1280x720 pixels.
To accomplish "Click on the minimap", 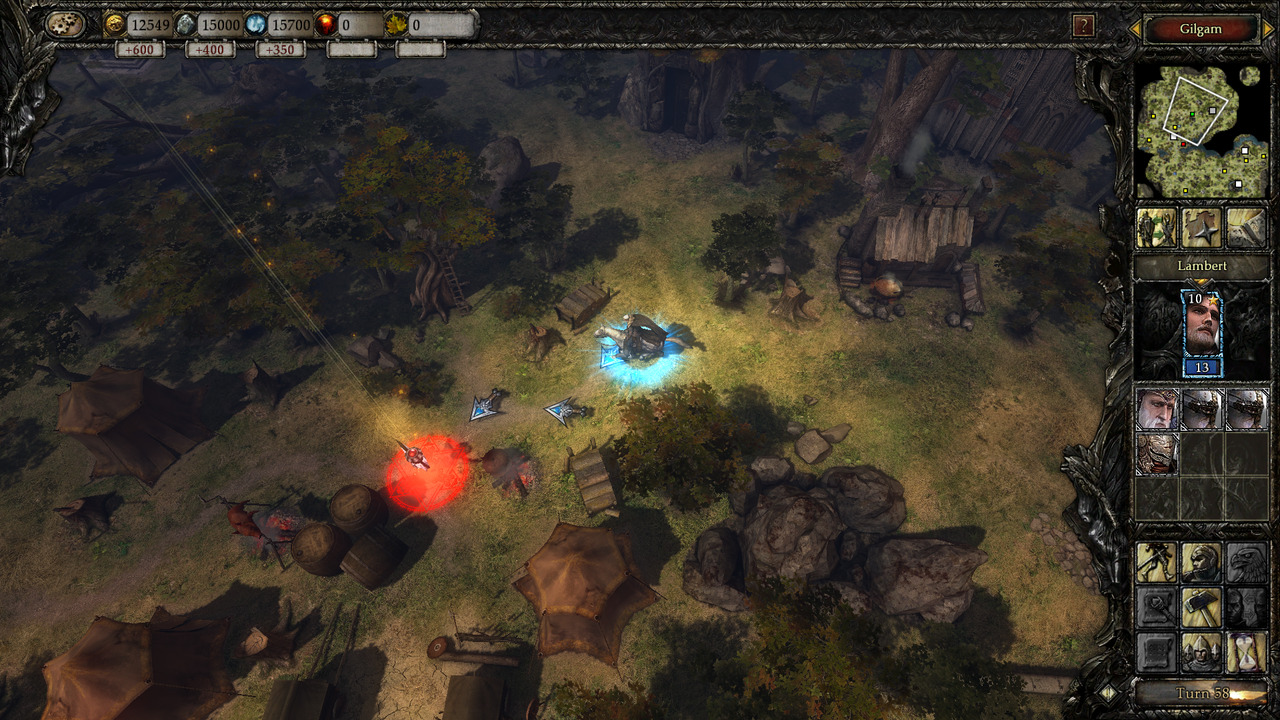I will tap(1198, 130).
